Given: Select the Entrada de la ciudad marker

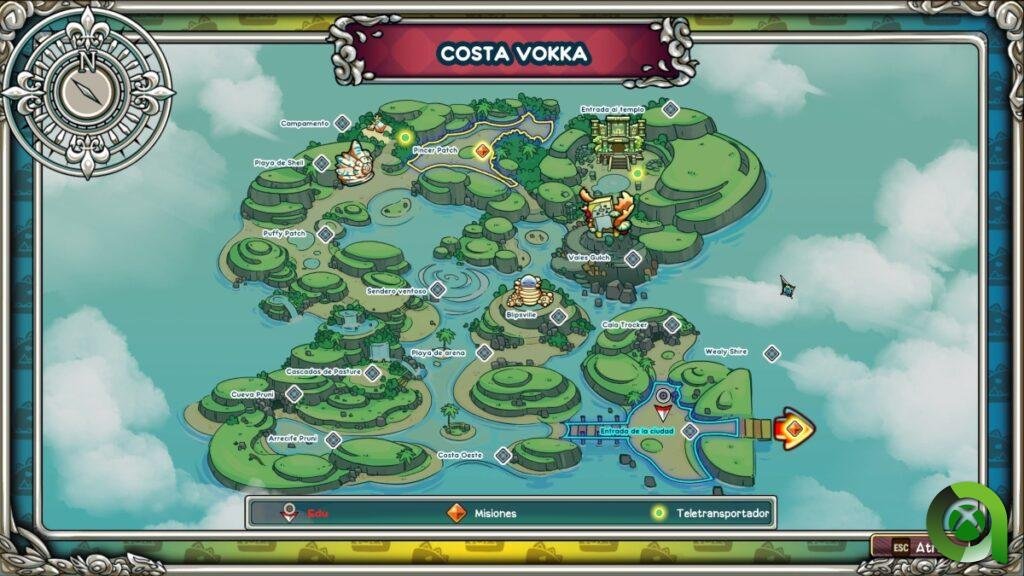Looking at the screenshot, I should (690, 431).
